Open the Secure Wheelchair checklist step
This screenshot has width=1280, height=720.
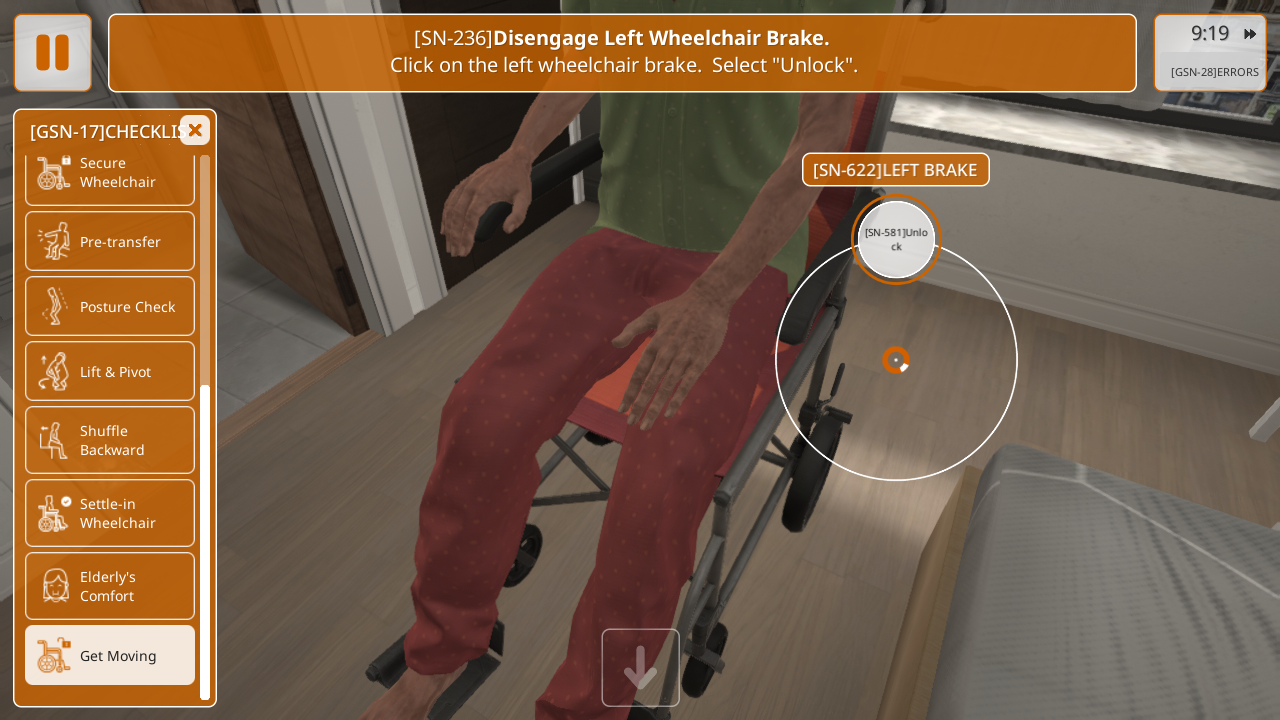(110, 173)
